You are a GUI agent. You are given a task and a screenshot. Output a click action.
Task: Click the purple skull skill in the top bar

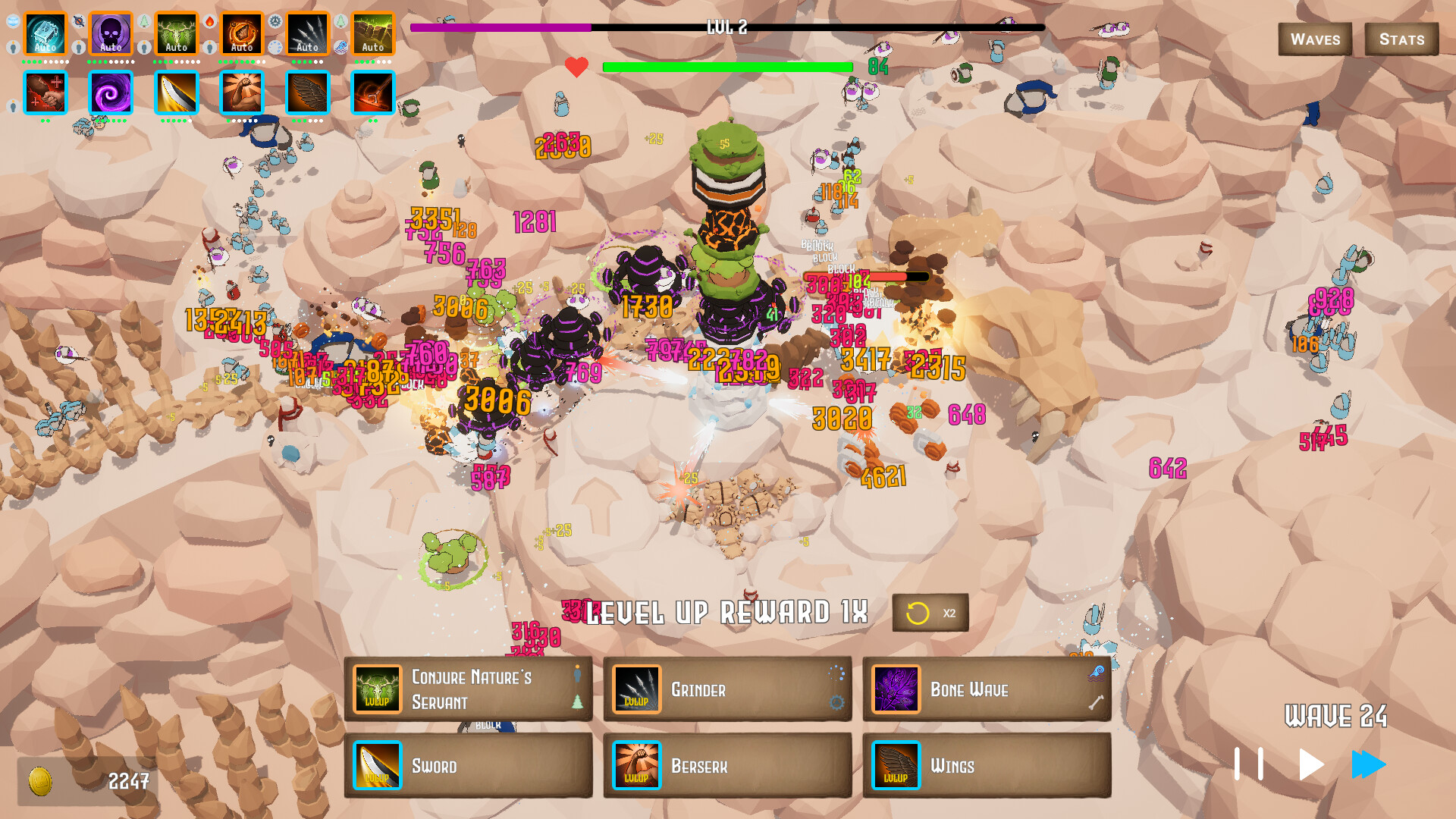coord(111,32)
